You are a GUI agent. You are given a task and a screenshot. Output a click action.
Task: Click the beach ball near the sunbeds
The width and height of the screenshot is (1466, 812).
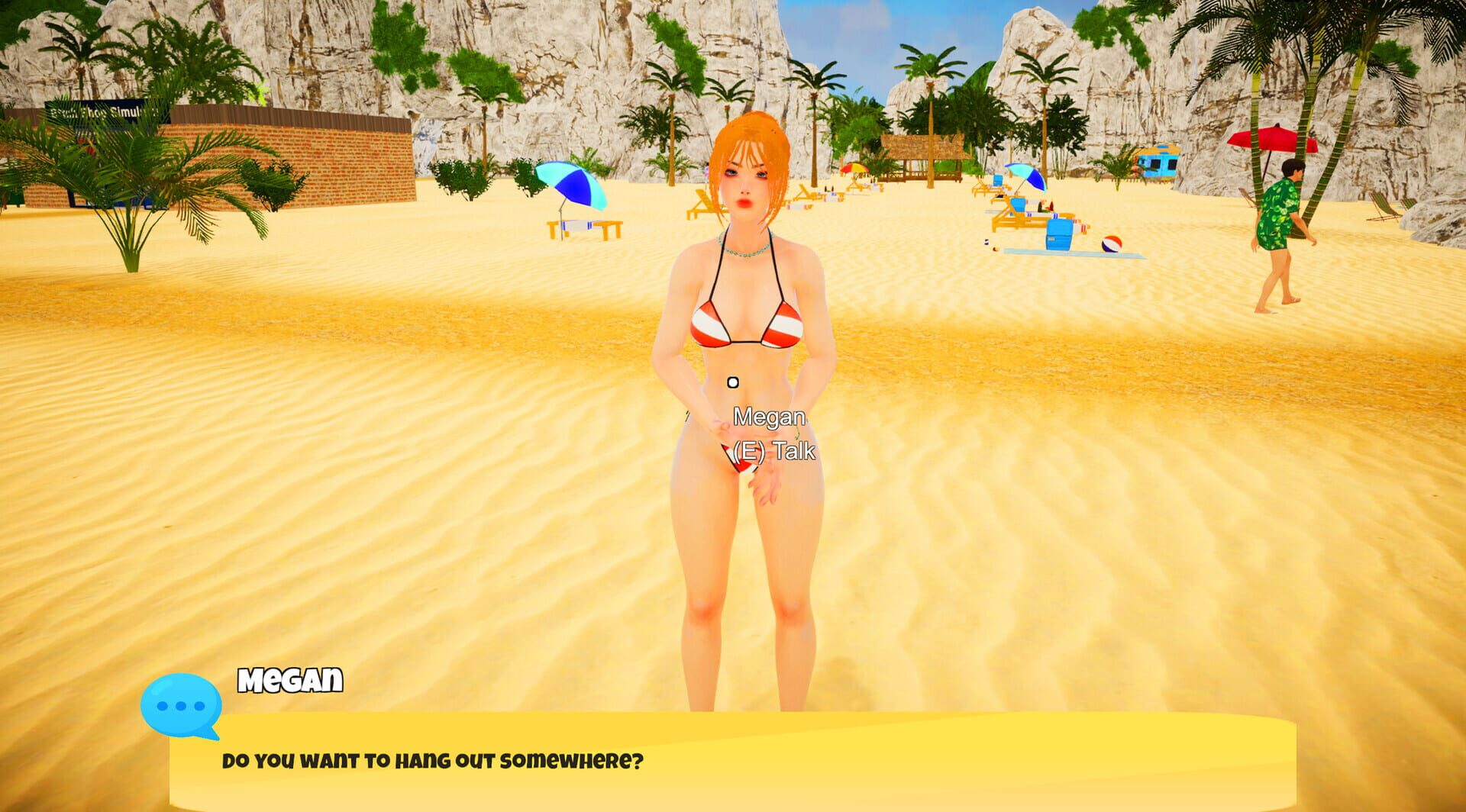tap(1111, 244)
